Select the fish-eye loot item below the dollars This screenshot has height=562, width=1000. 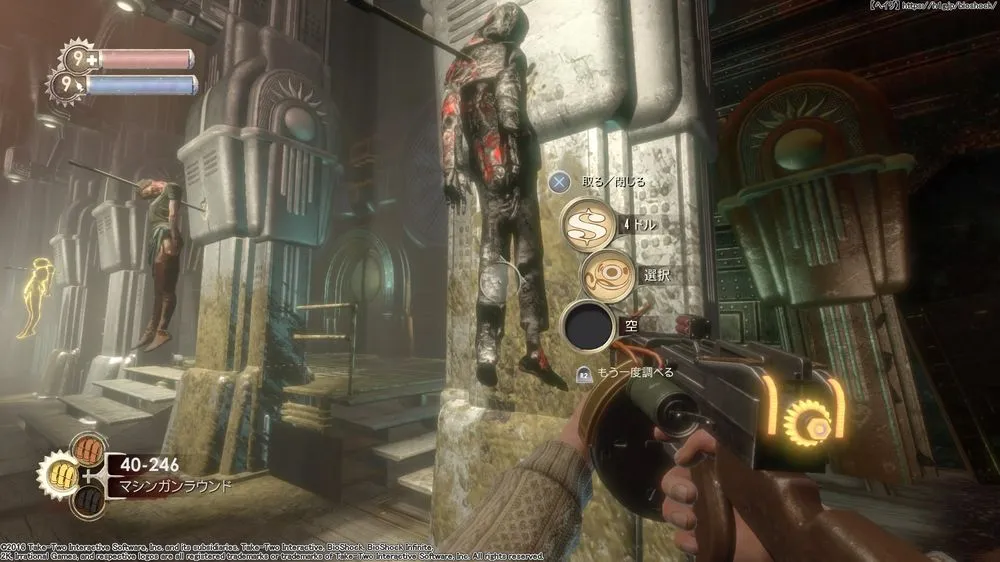point(606,273)
